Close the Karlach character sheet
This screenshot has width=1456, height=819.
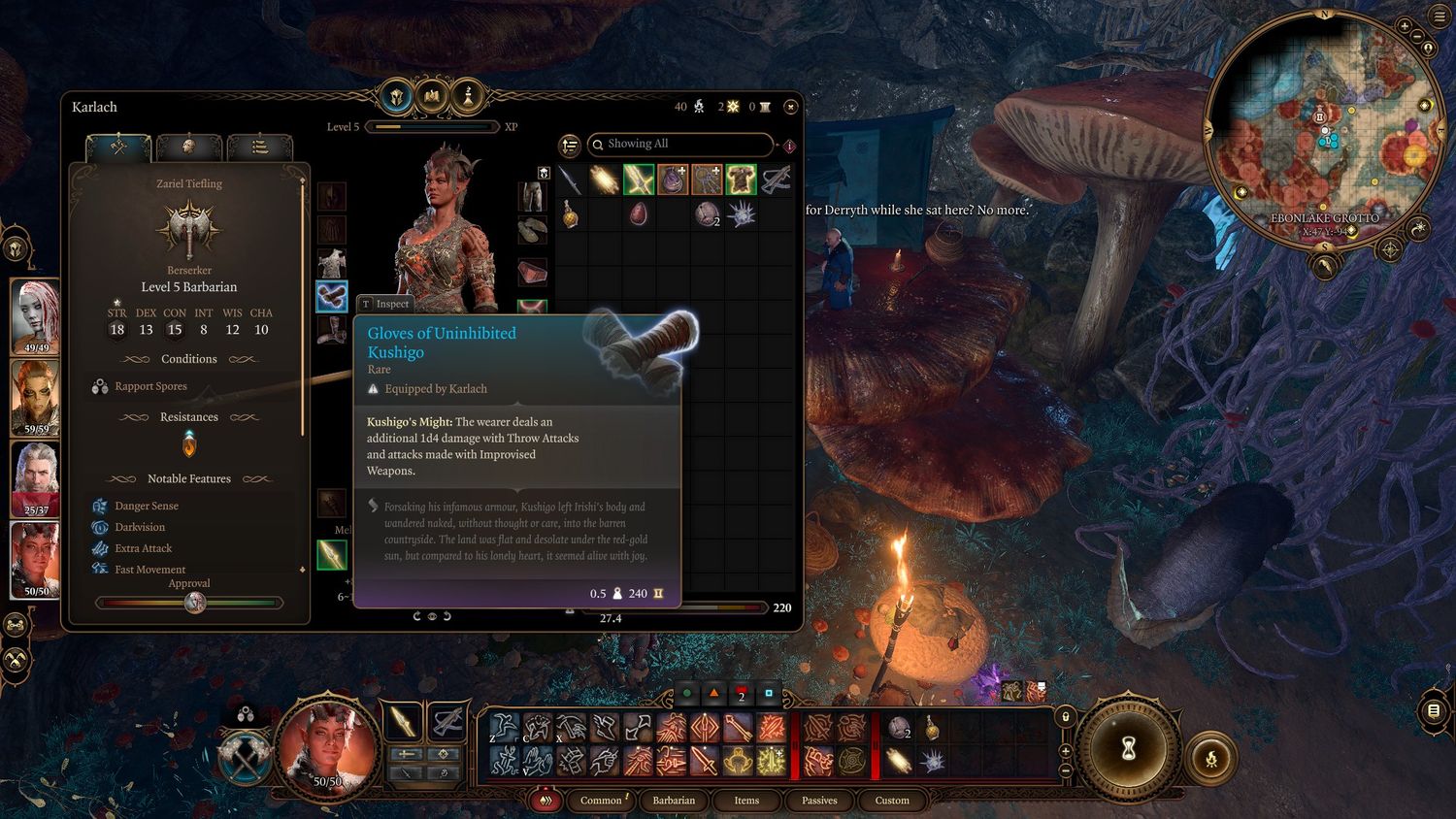(790, 107)
